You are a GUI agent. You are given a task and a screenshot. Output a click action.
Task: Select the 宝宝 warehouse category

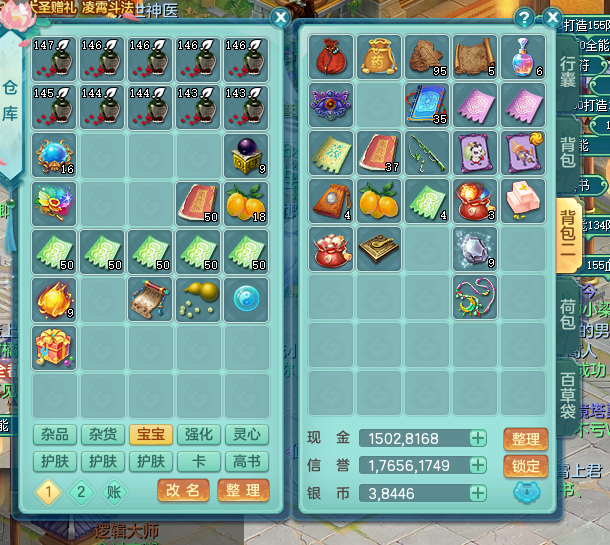150,434
